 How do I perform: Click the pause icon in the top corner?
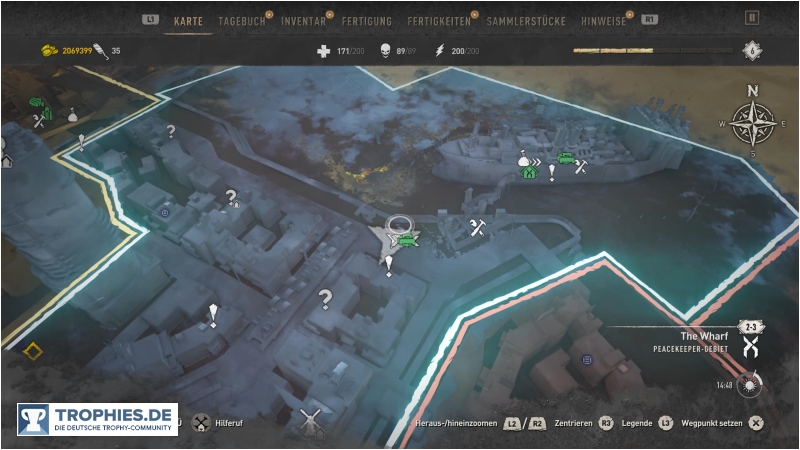tap(753, 17)
